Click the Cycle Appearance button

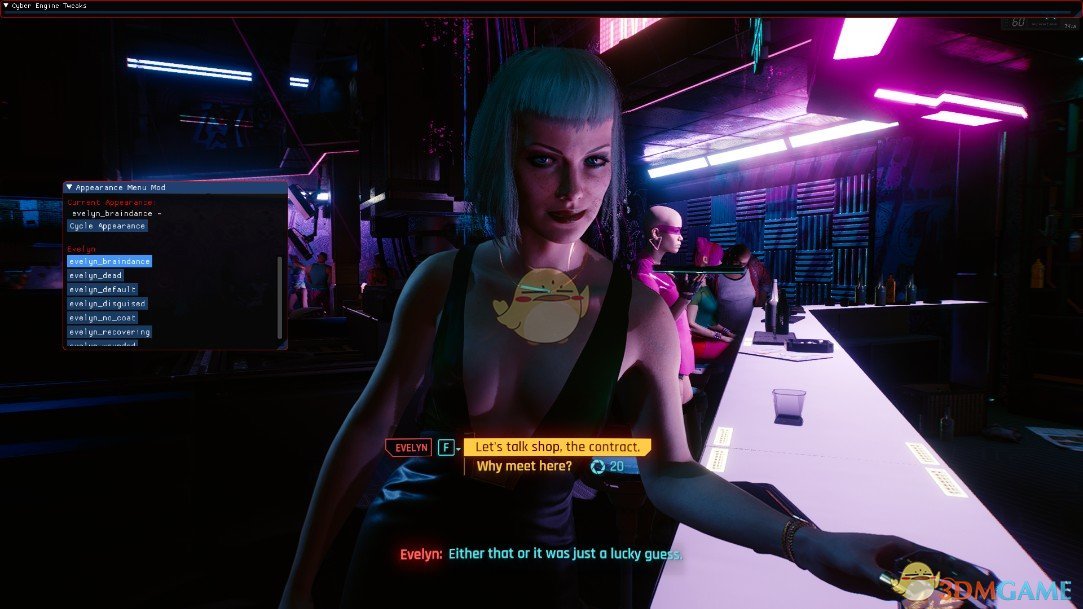point(108,226)
